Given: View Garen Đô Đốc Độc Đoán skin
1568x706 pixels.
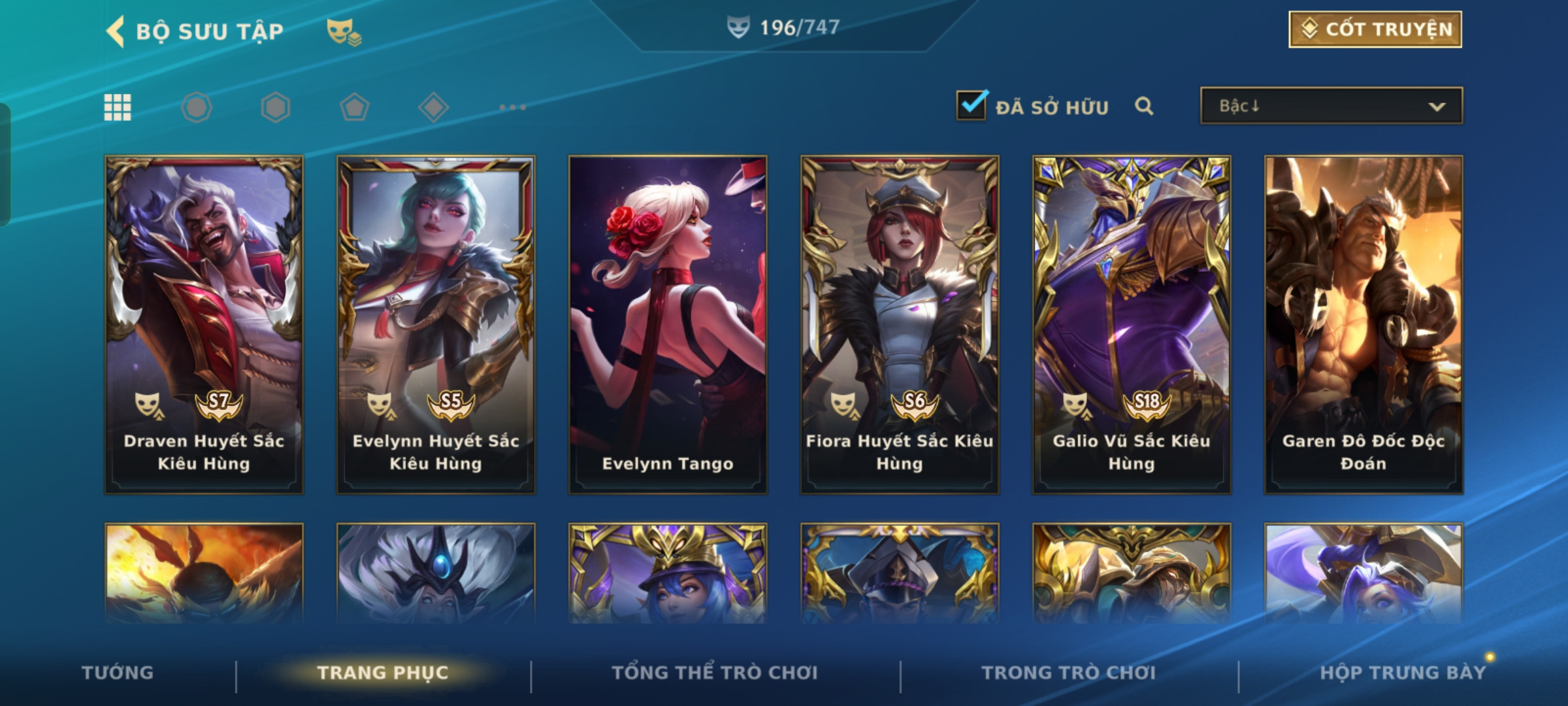Looking at the screenshot, I should [1364, 324].
